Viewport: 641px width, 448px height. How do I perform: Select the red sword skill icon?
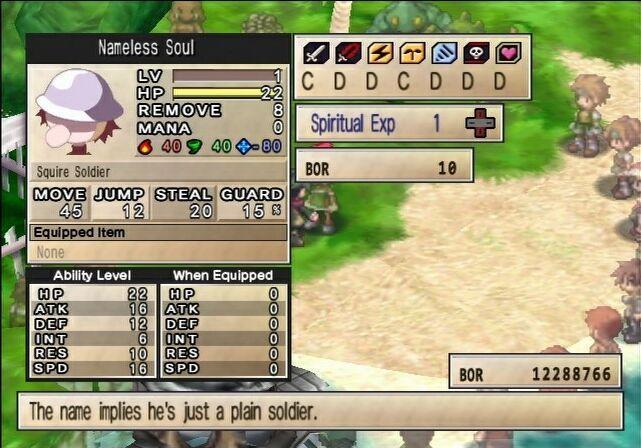click(348, 53)
